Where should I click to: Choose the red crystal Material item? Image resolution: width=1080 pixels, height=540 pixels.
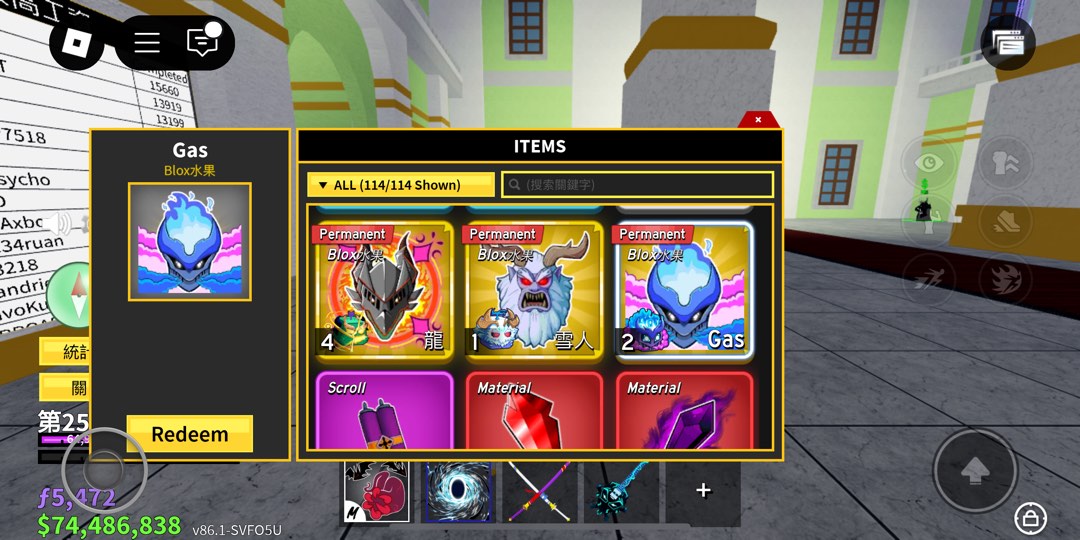pos(533,412)
